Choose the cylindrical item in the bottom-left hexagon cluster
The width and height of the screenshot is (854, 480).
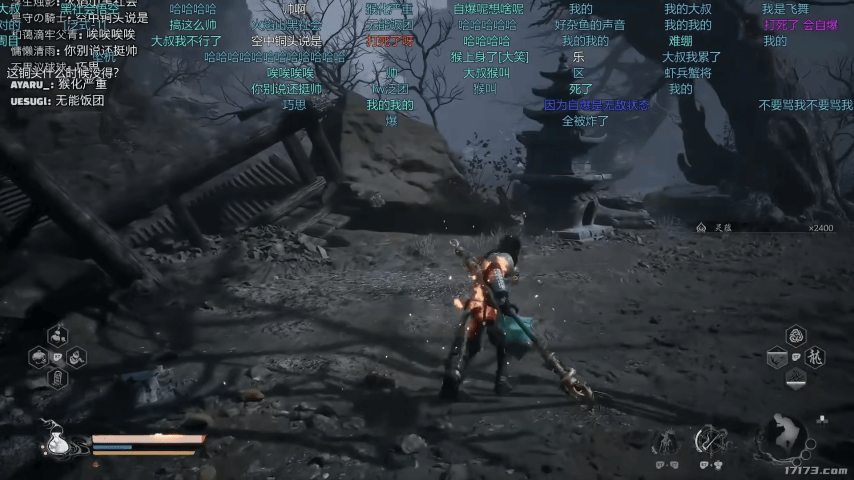tap(57, 378)
